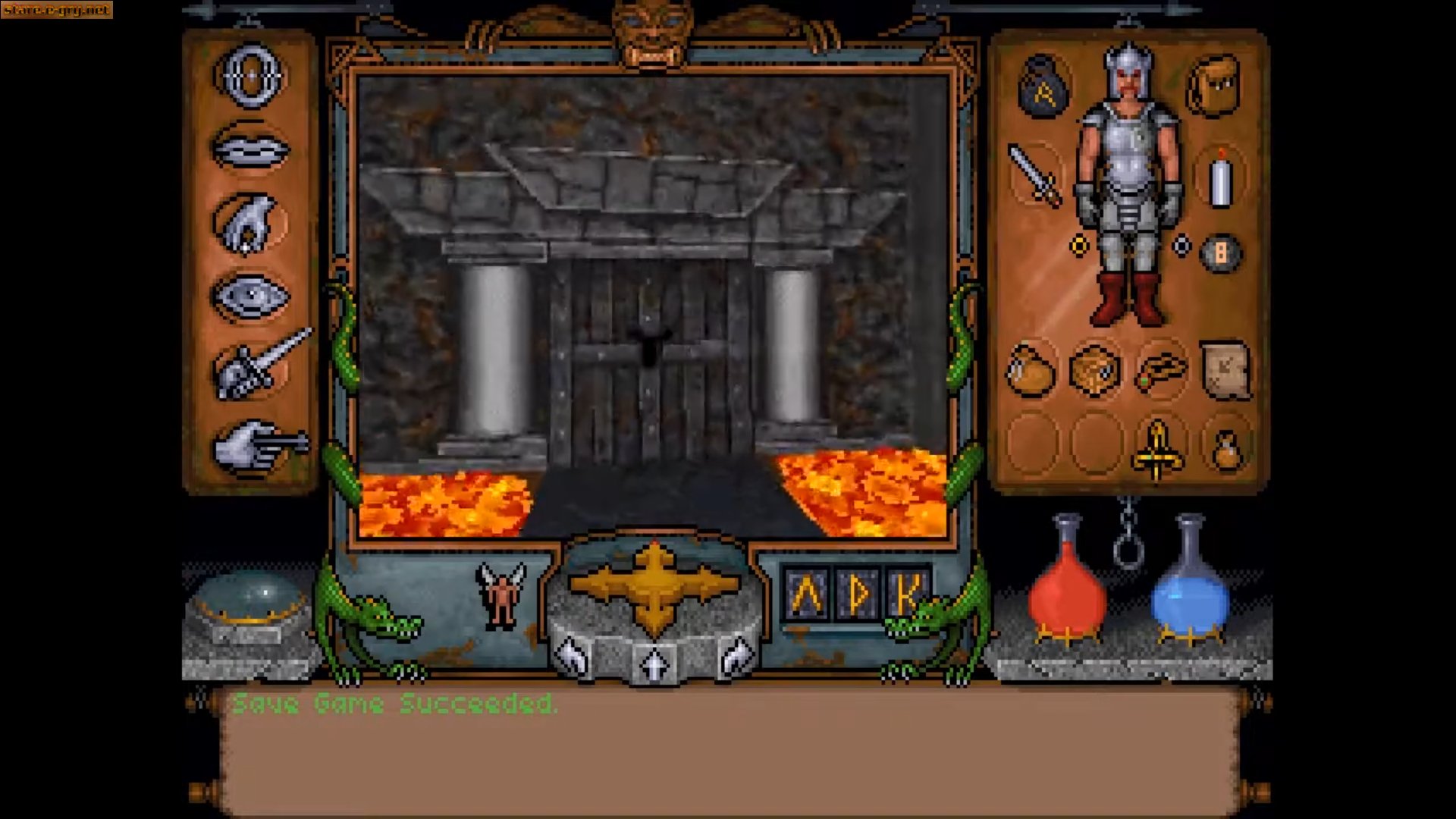Open the Options chain-ring icon
The image size is (1456, 819).
point(250,75)
